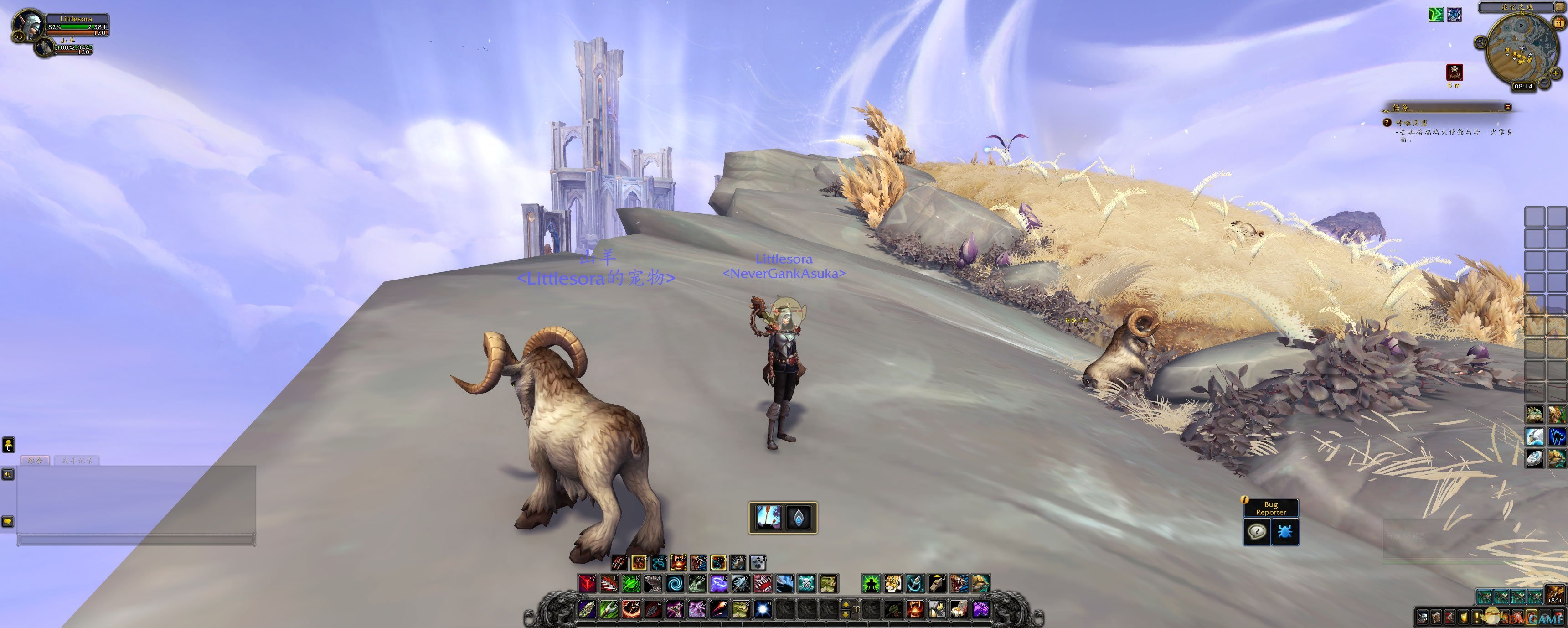
Task: Switch to the 综合 chat tab
Action: 36,461
